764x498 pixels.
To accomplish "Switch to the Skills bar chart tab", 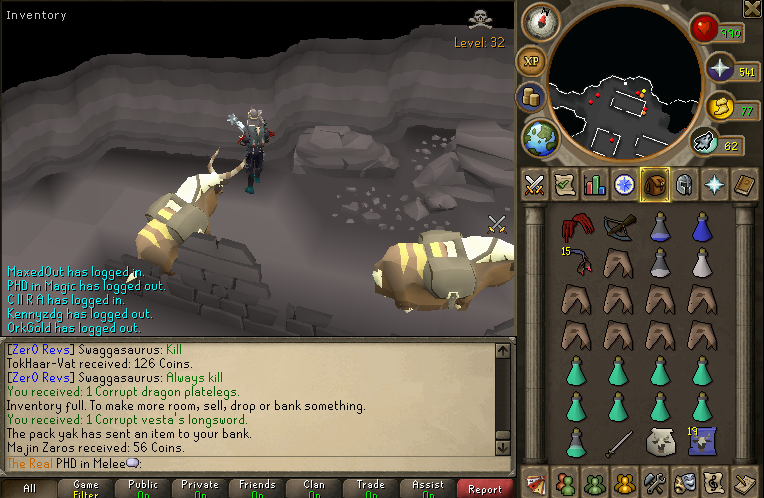I will coord(595,185).
